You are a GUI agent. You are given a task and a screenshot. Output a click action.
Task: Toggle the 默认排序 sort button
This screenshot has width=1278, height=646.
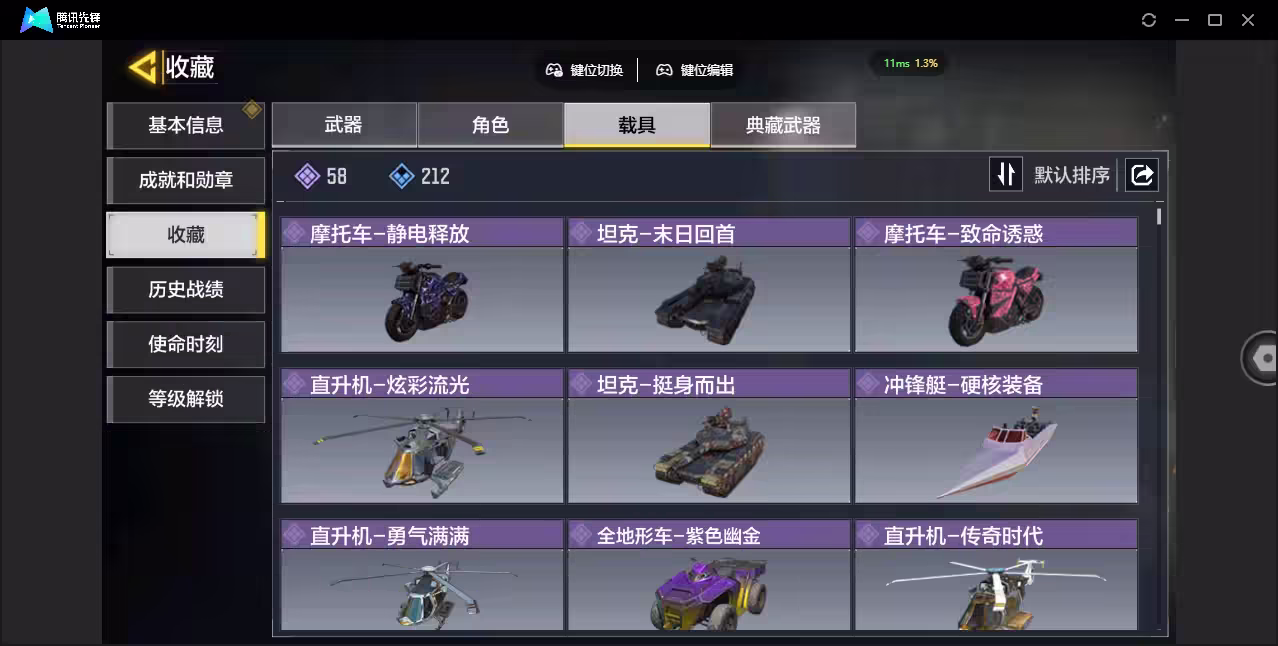(x=1006, y=175)
